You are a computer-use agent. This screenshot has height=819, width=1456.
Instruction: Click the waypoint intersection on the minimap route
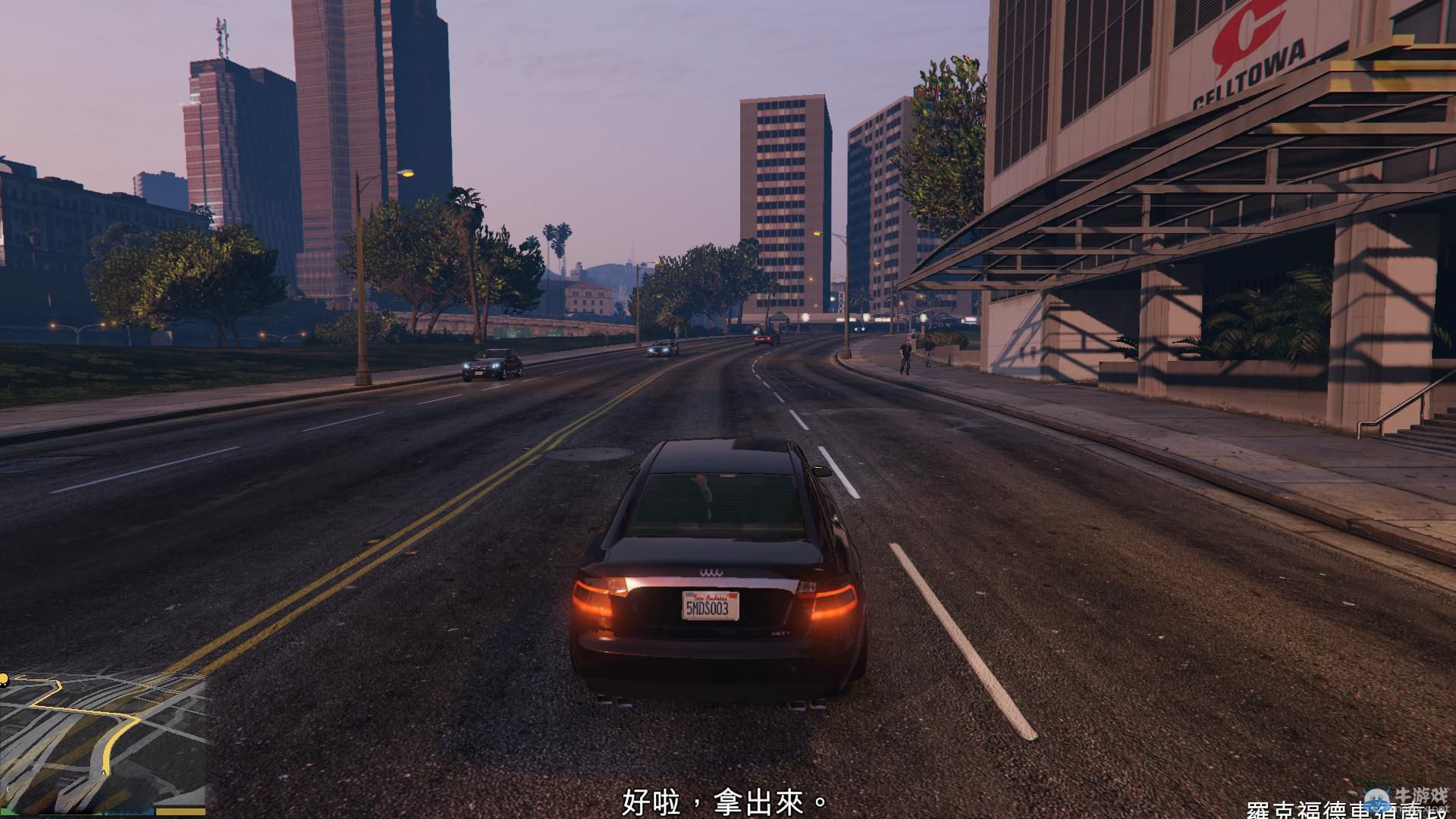click(x=134, y=719)
